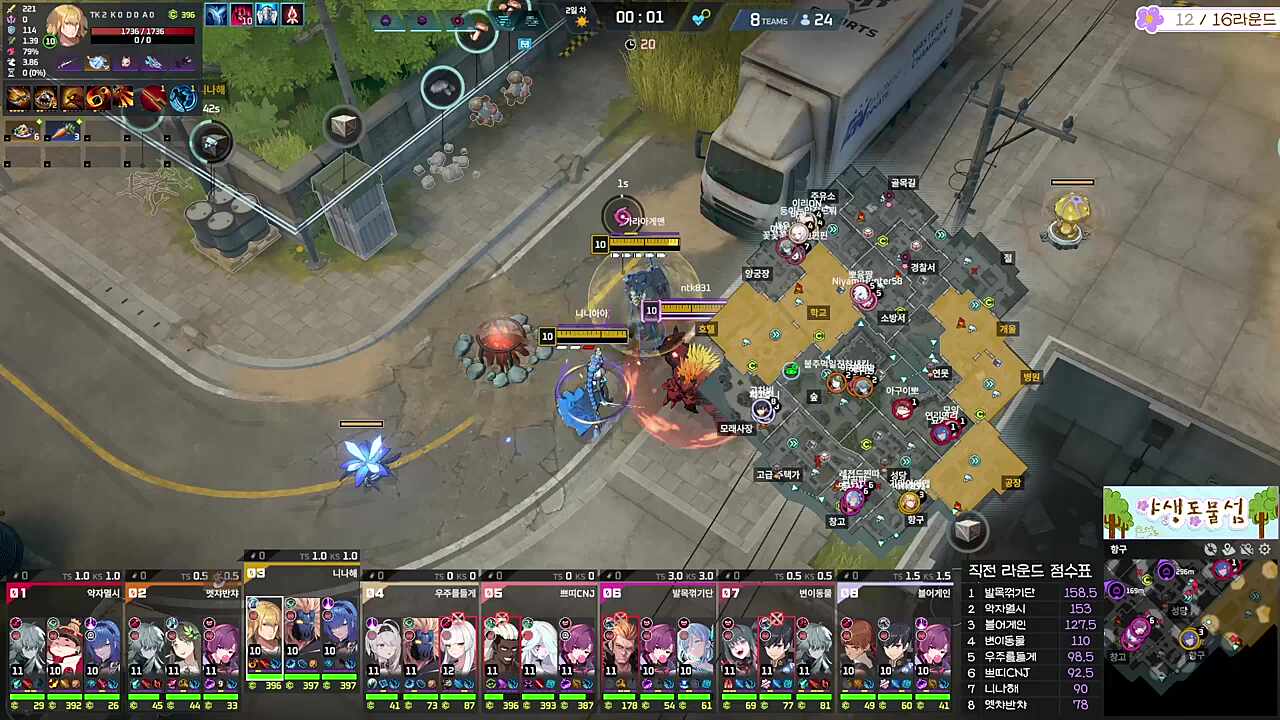Open the minimap gear settings icon
The height and width of the screenshot is (720, 1280).
(1264, 549)
